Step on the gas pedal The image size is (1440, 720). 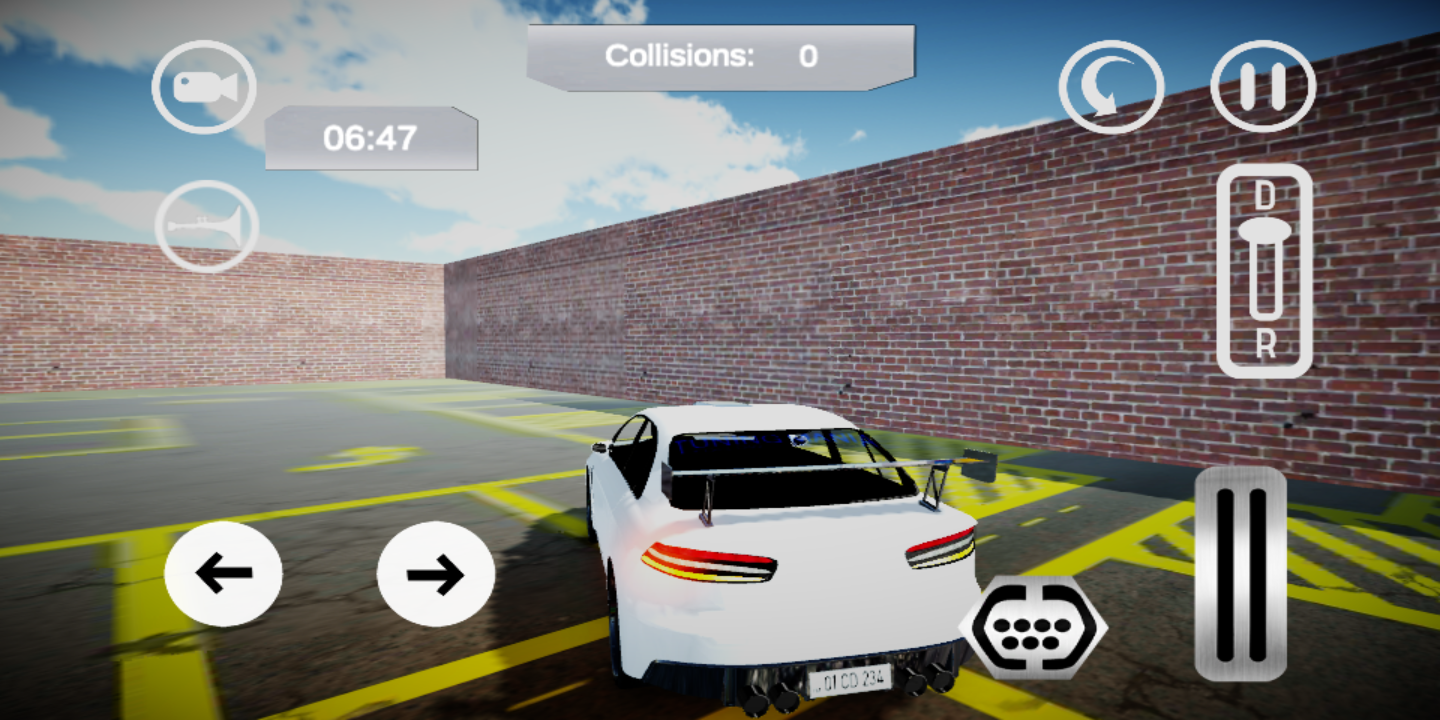click(1240, 573)
